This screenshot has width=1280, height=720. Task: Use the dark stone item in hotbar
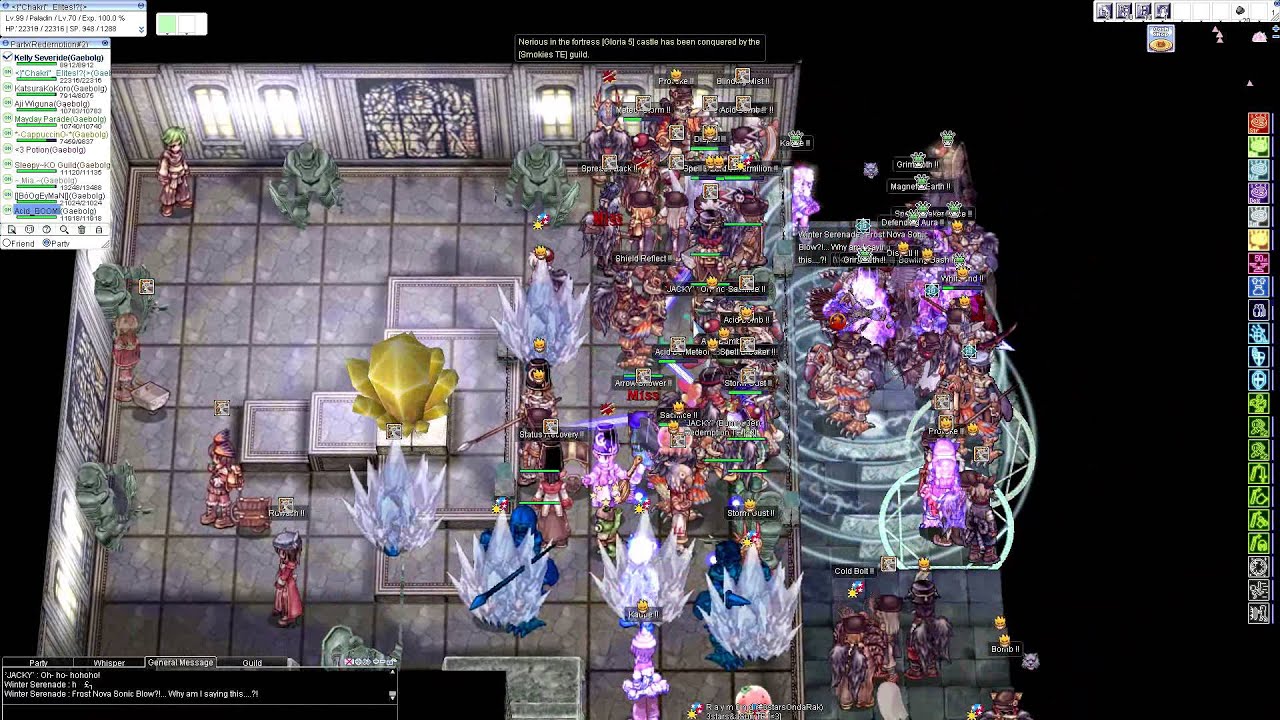pos(1240,11)
